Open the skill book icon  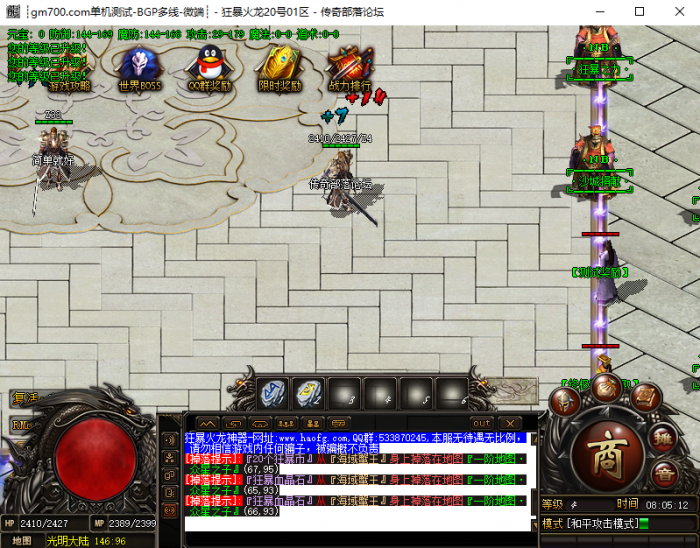point(645,398)
